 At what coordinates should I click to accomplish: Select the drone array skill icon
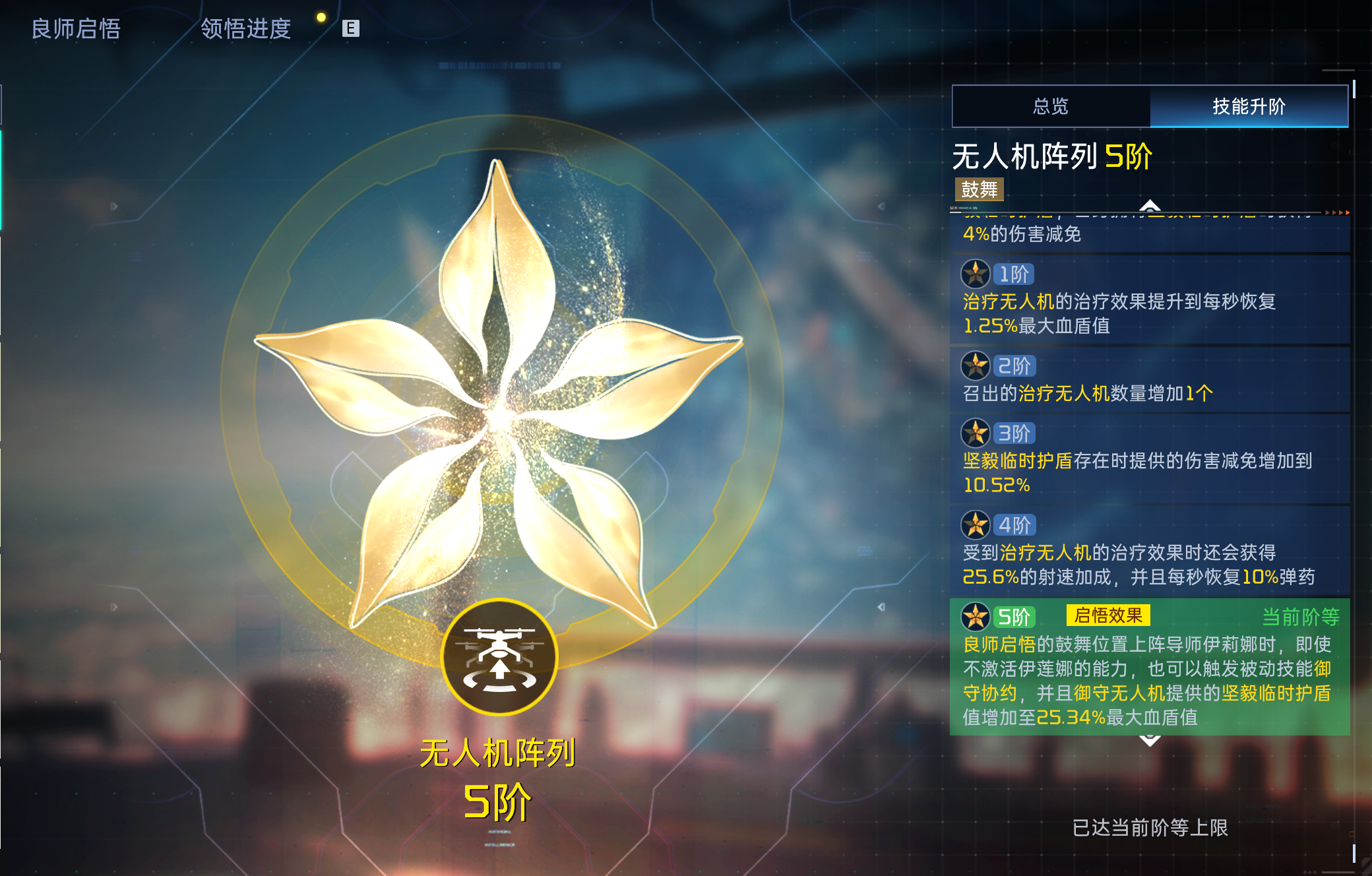tap(499, 655)
